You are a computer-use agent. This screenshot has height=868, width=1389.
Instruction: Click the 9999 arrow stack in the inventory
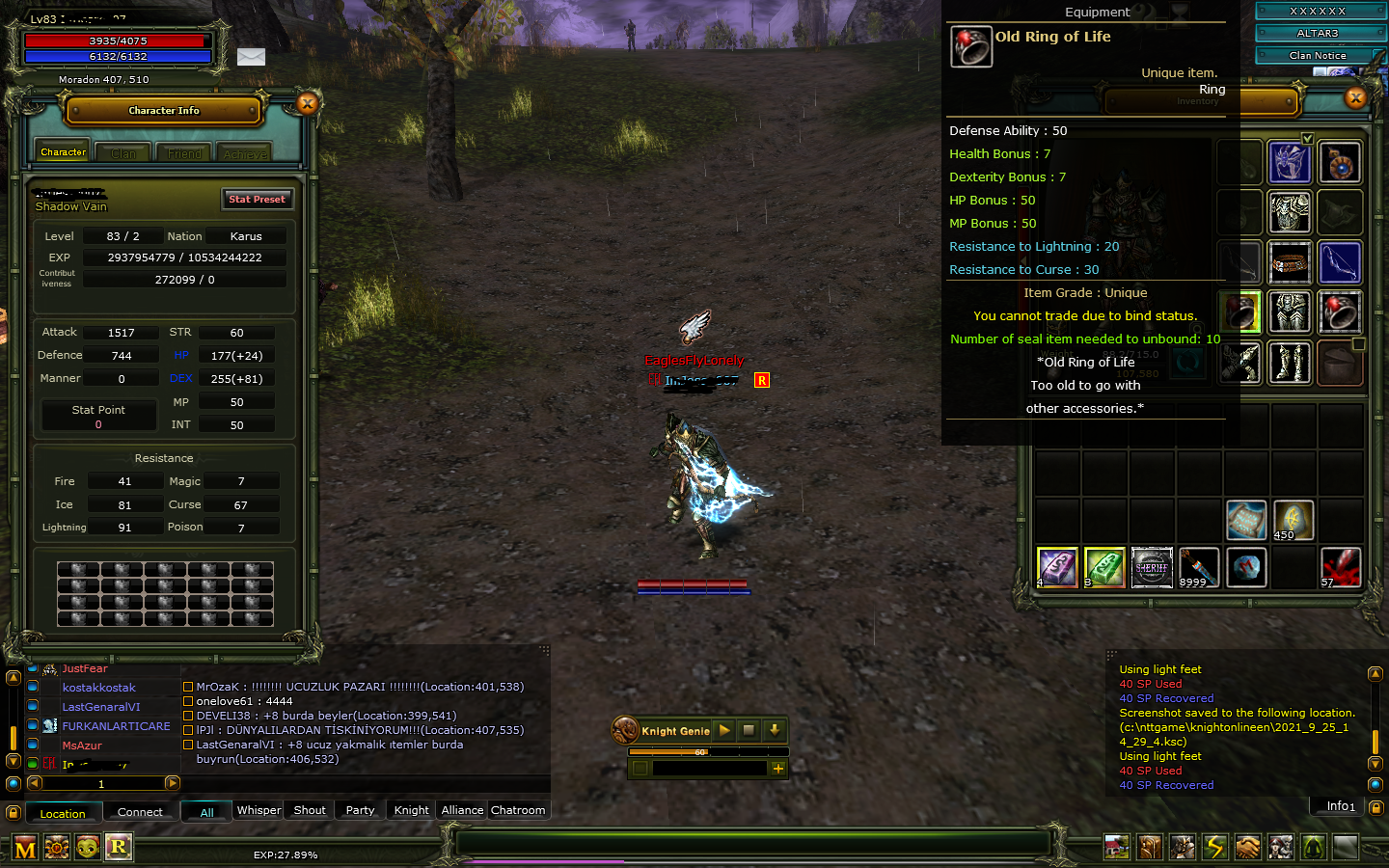[x=1199, y=567]
